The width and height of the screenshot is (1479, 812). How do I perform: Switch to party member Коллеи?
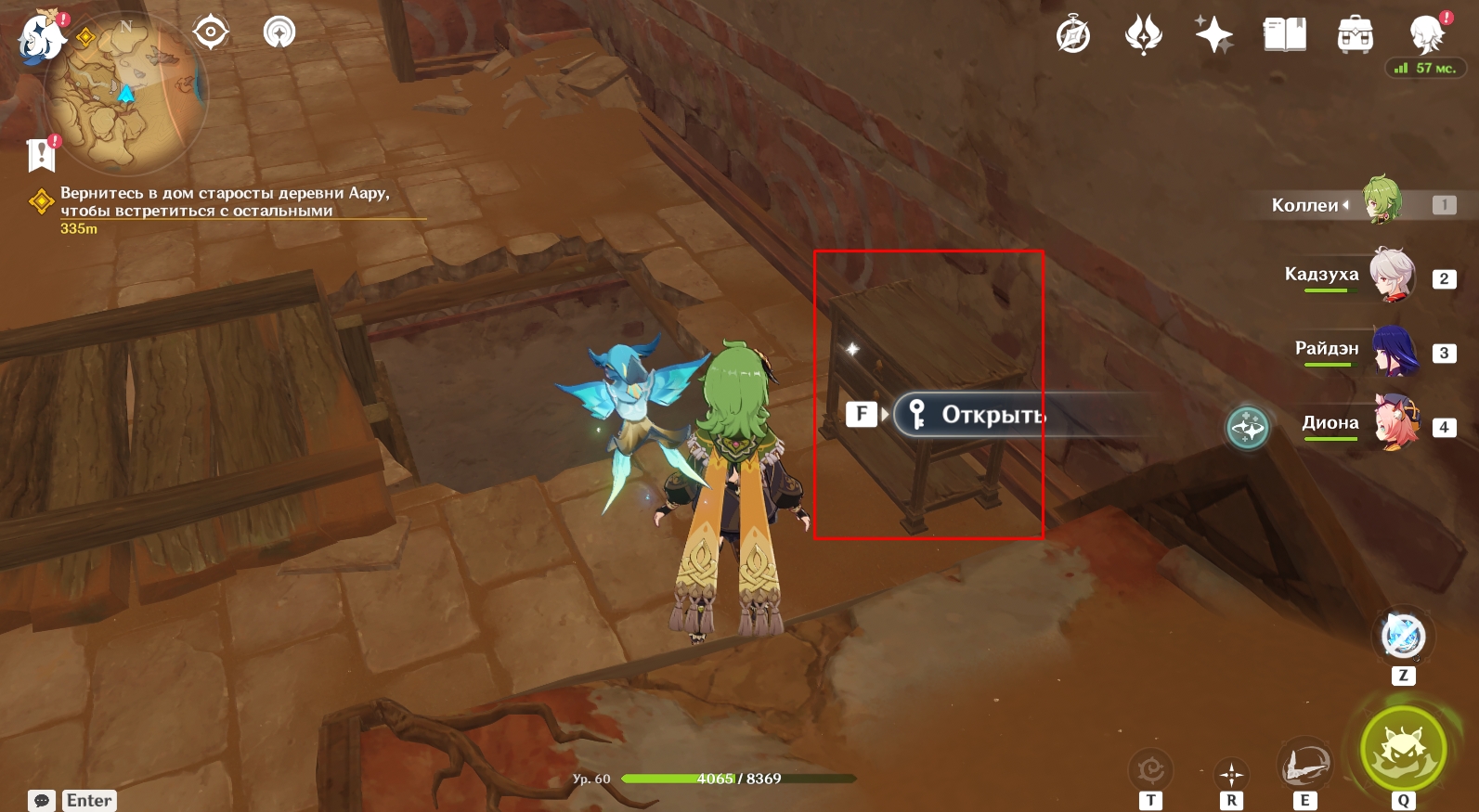[1382, 200]
